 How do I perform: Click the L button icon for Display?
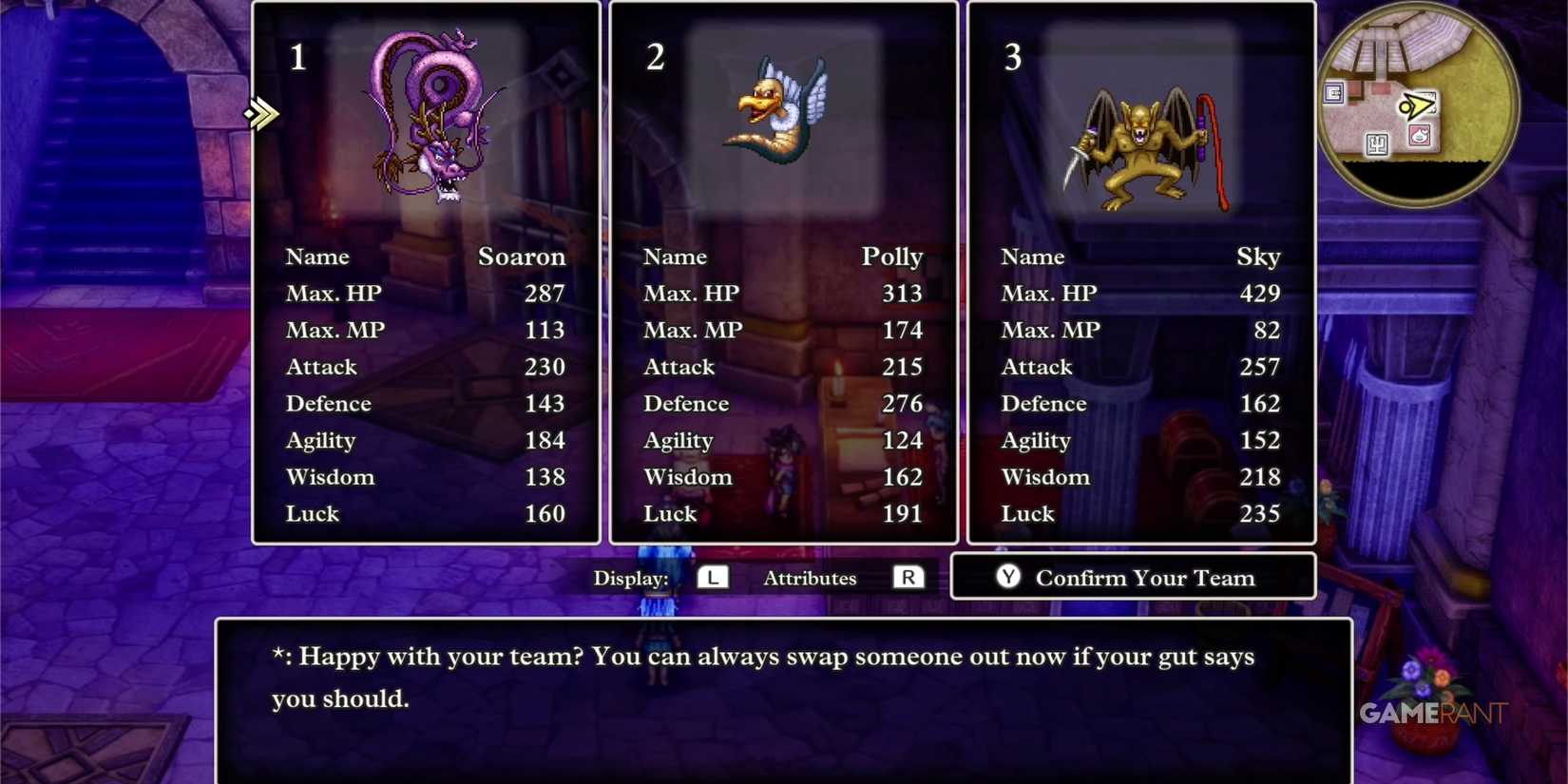pyautogui.click(x=712, y=577)
